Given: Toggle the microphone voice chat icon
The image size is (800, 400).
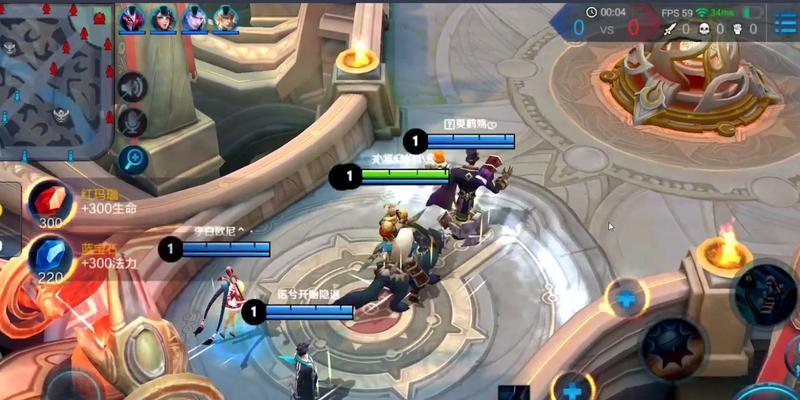Looking at the screenshot, I should (131, 122).
